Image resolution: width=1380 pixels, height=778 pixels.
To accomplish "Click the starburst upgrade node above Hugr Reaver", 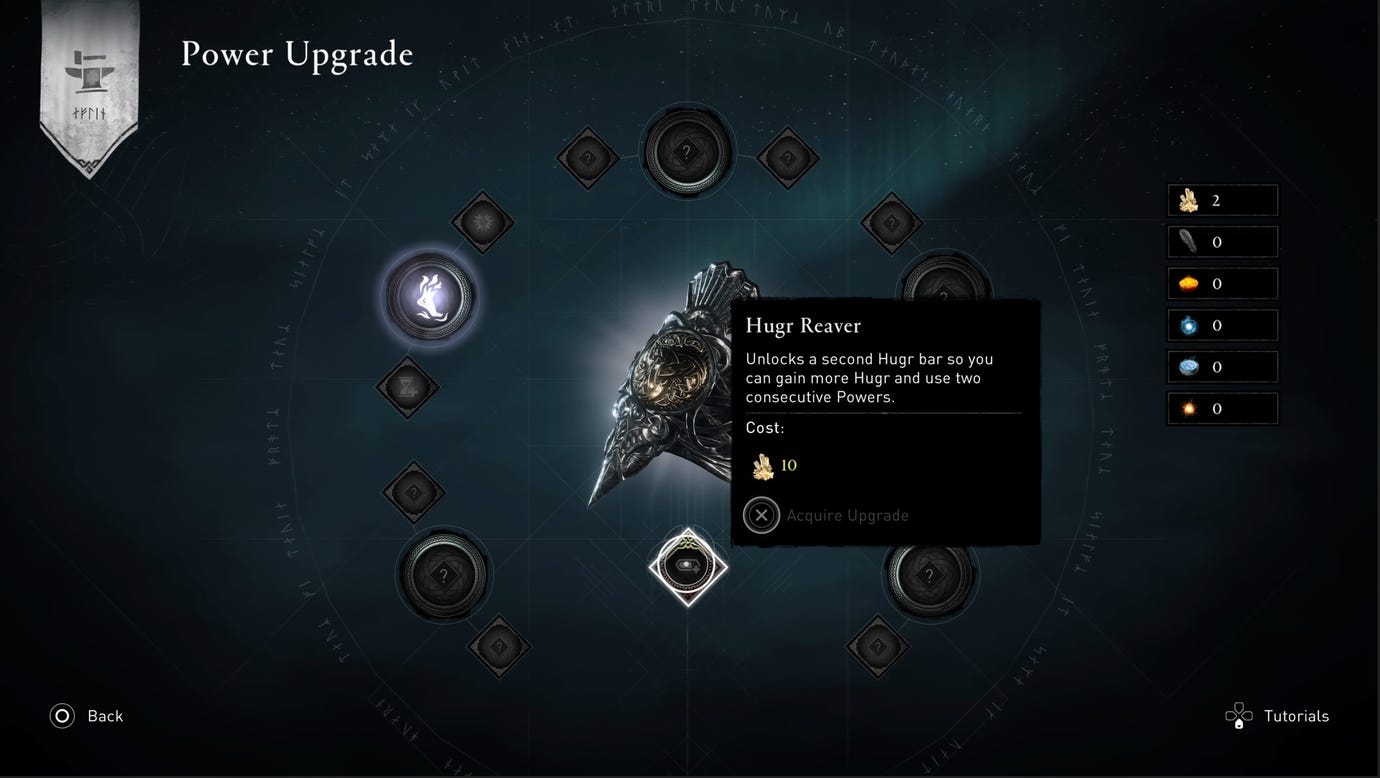I will point(483,222).
